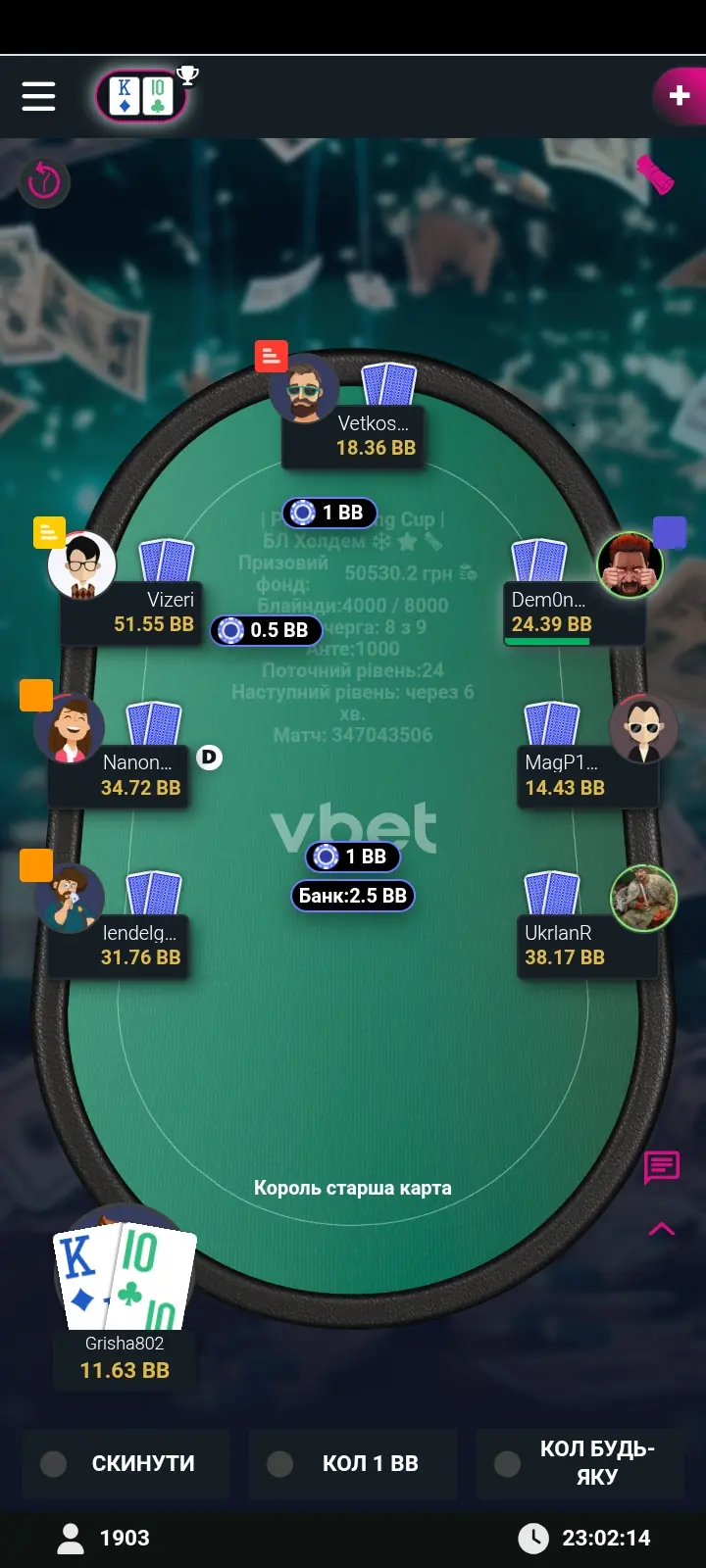The width and height of the screenshot is (706, 1568).
Task: Open MagP1 player avatar
Action: tap(643, 728)
